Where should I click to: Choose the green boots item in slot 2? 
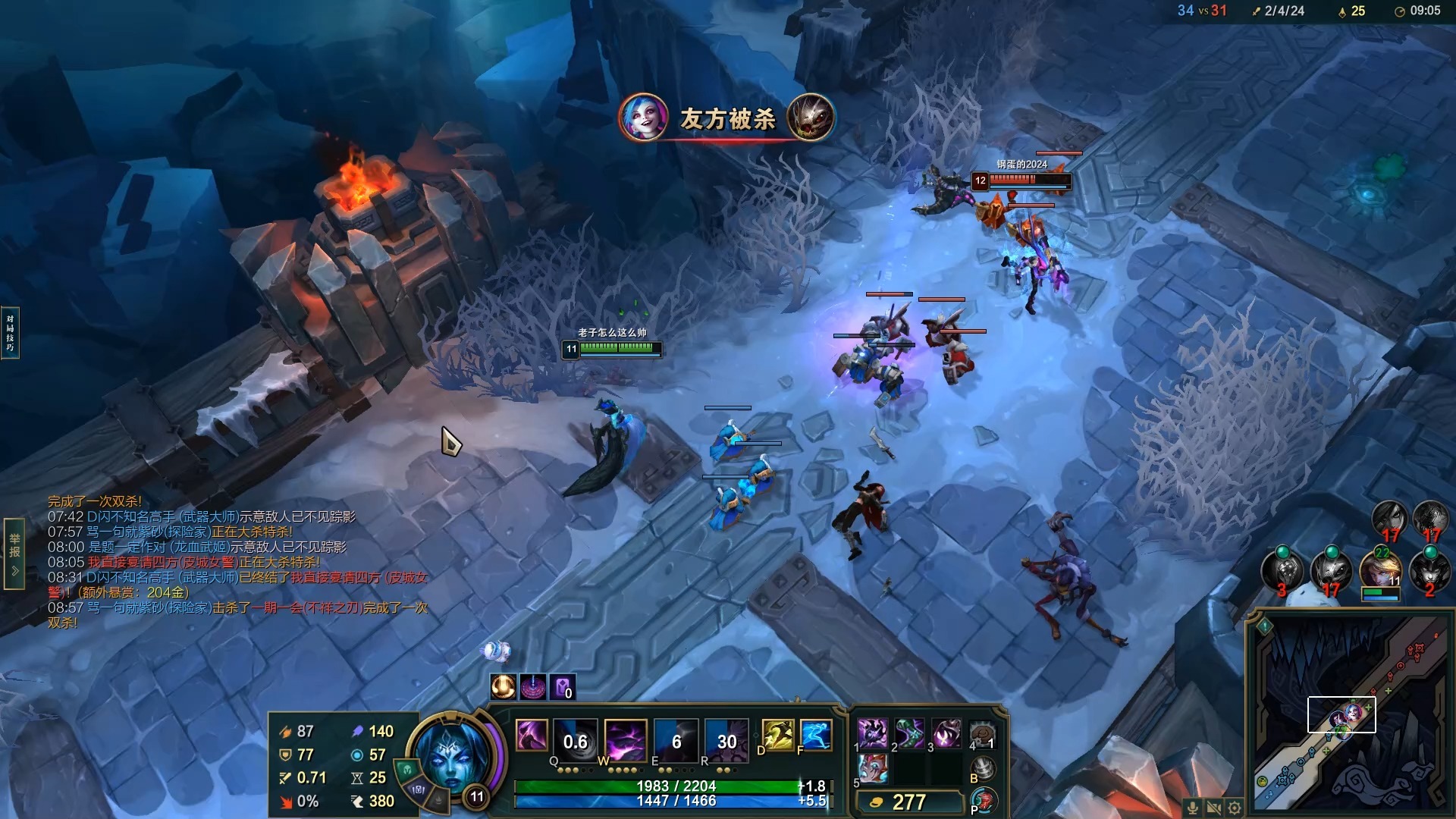909,733
